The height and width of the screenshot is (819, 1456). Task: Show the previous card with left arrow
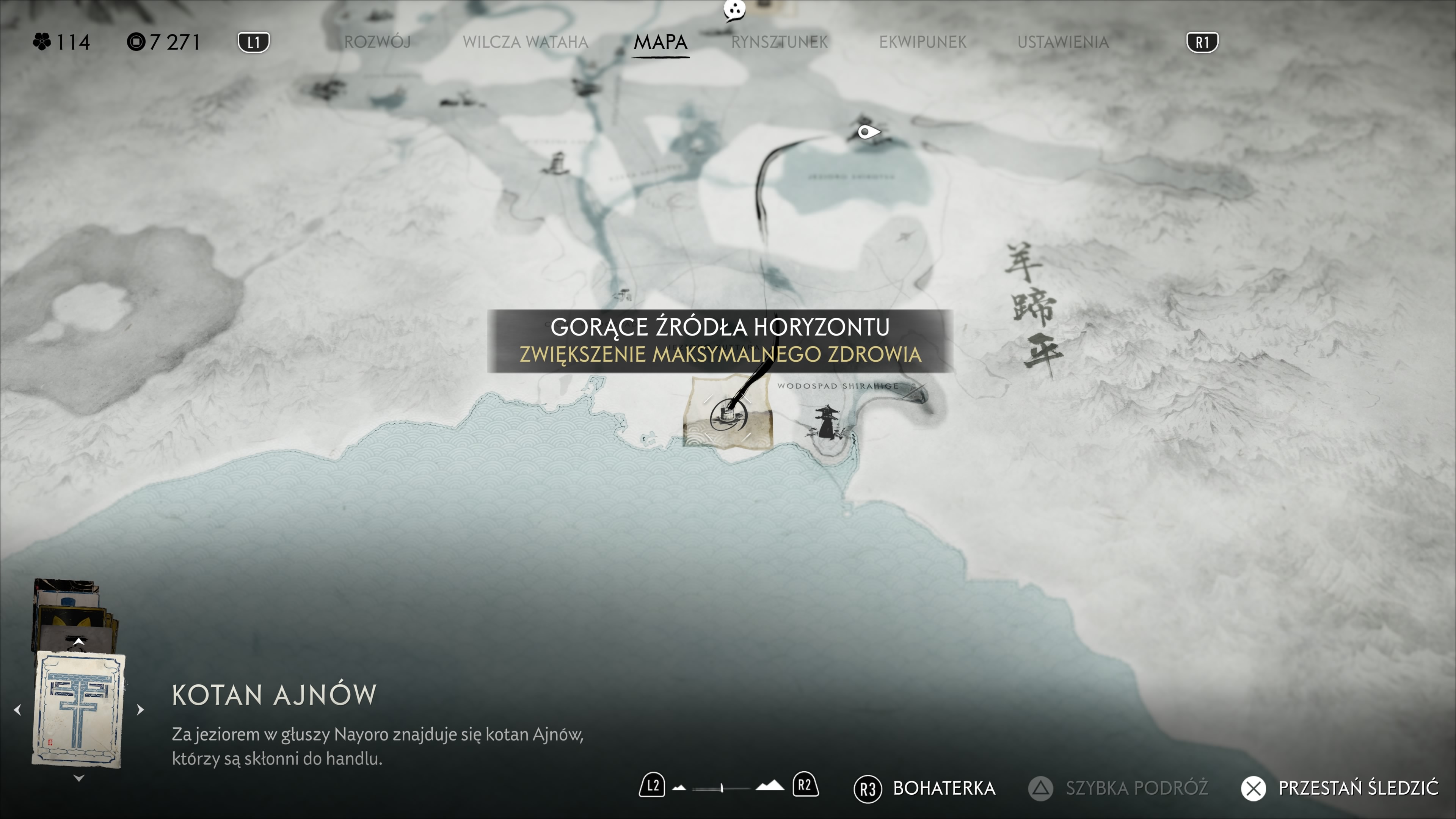[18, 709]
